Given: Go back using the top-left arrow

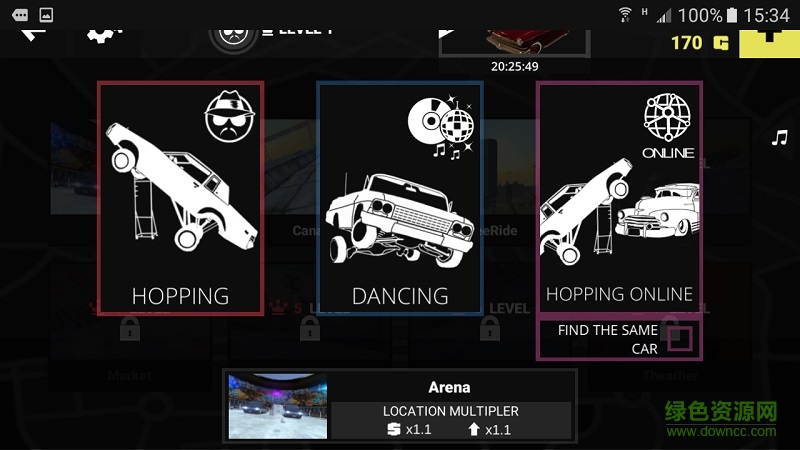Looking at the screenshot, I should click(x=33, y=32).
